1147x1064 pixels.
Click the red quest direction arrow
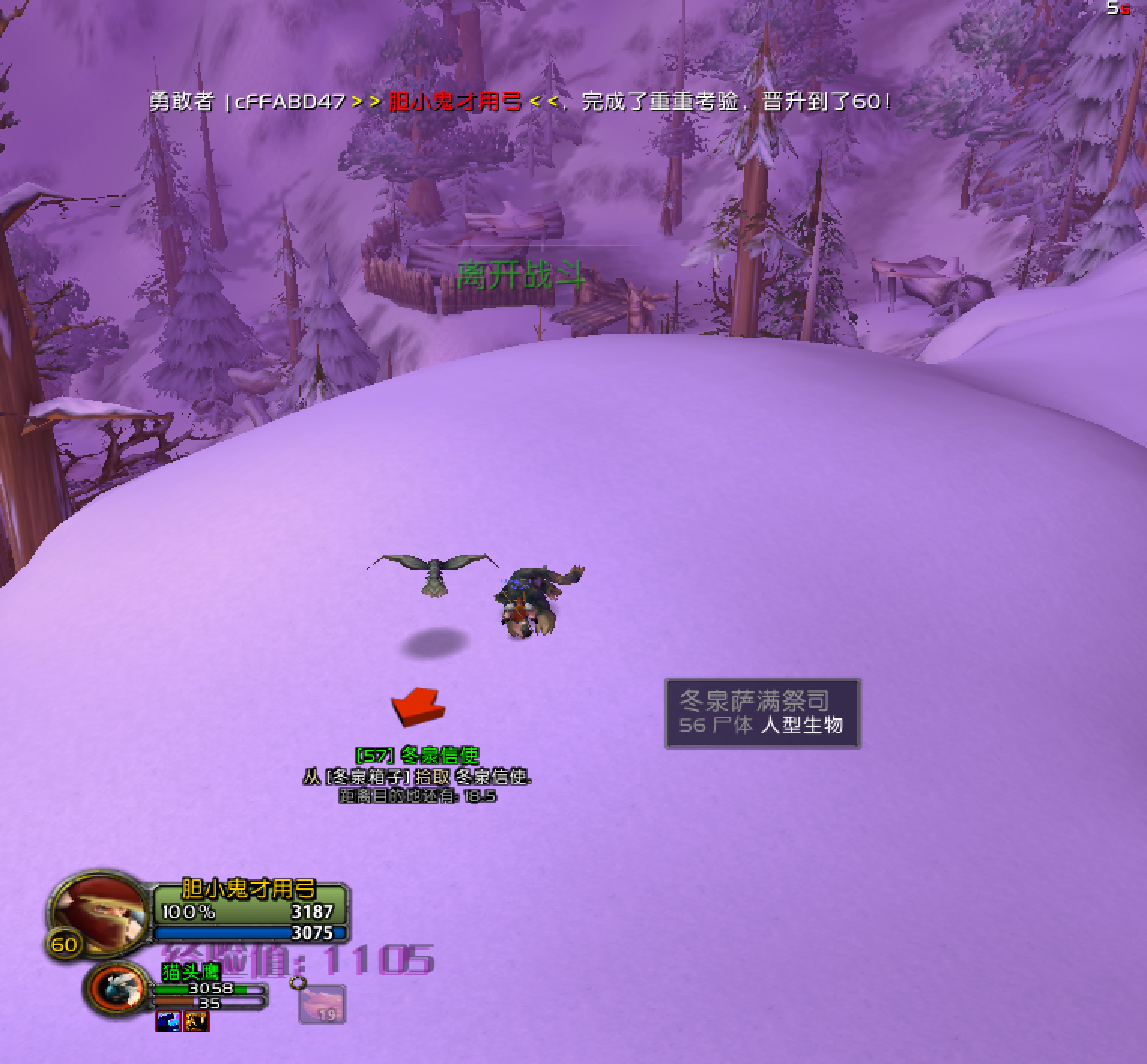click(x=418, y=707)
